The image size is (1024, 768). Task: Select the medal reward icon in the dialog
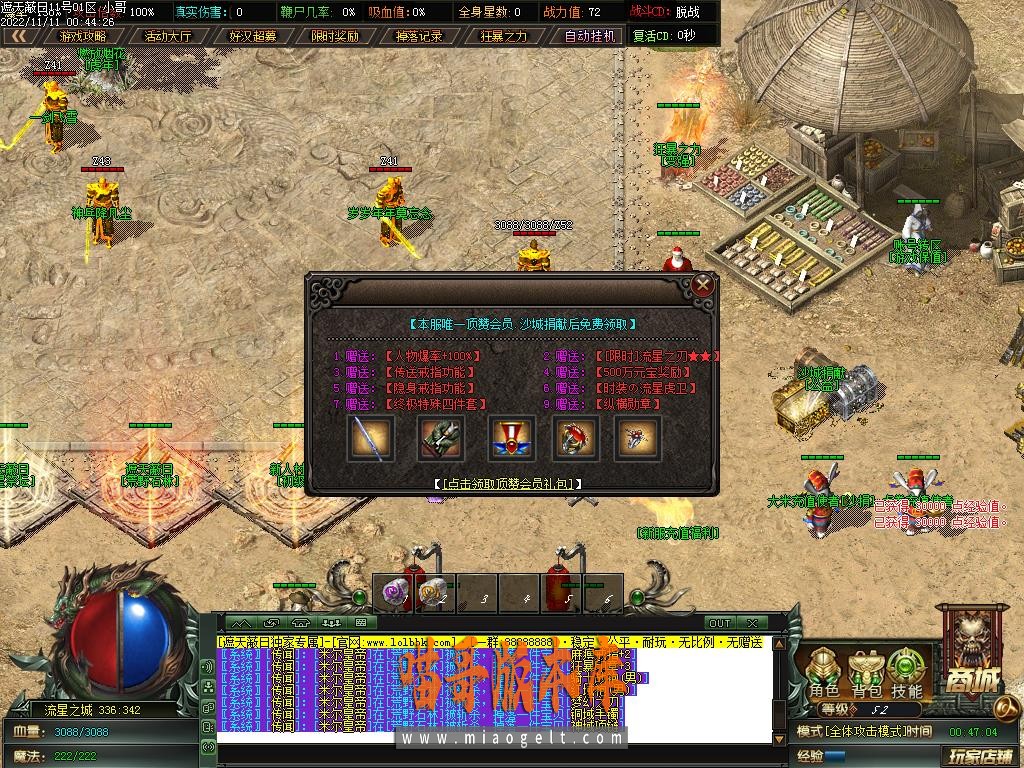click(x=508, y=439)
